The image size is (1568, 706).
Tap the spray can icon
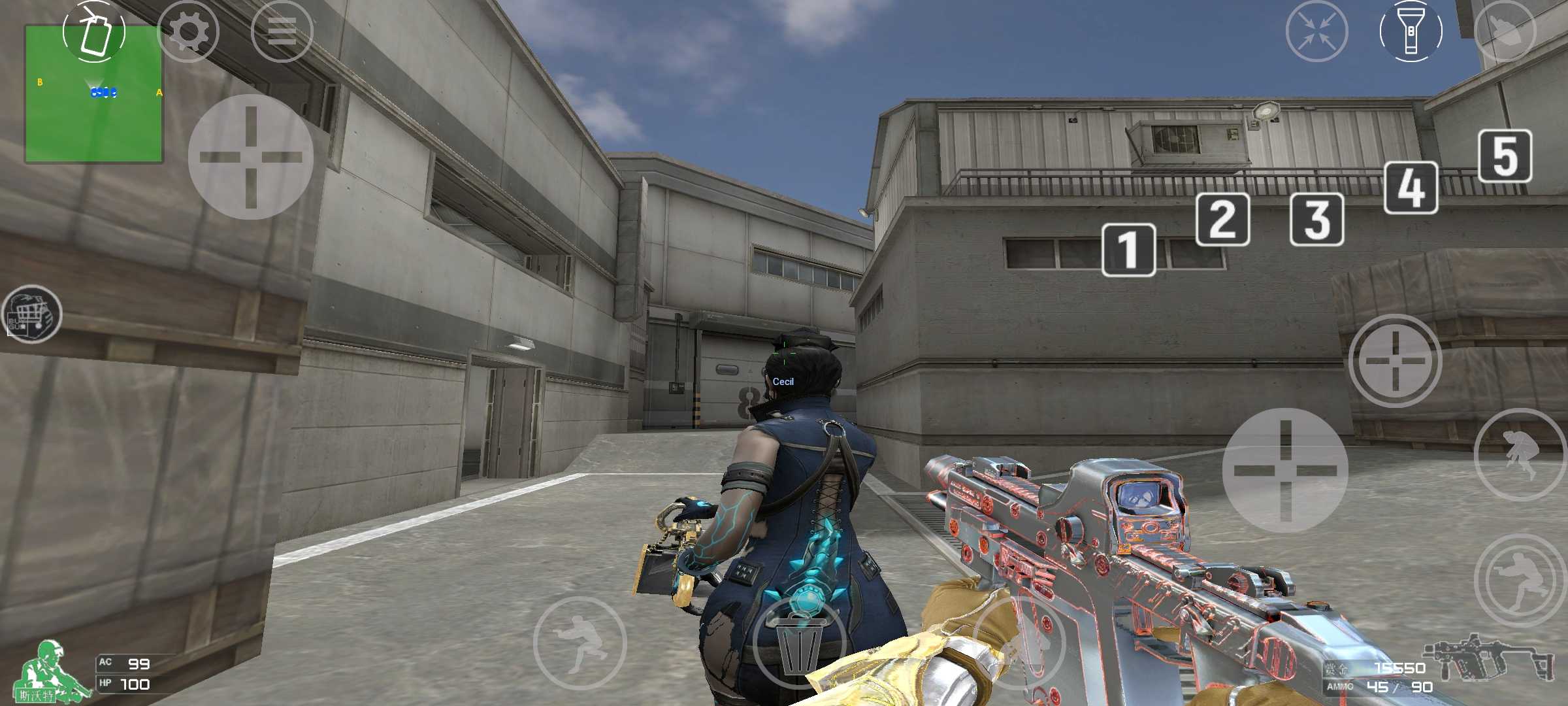point(94,31)
